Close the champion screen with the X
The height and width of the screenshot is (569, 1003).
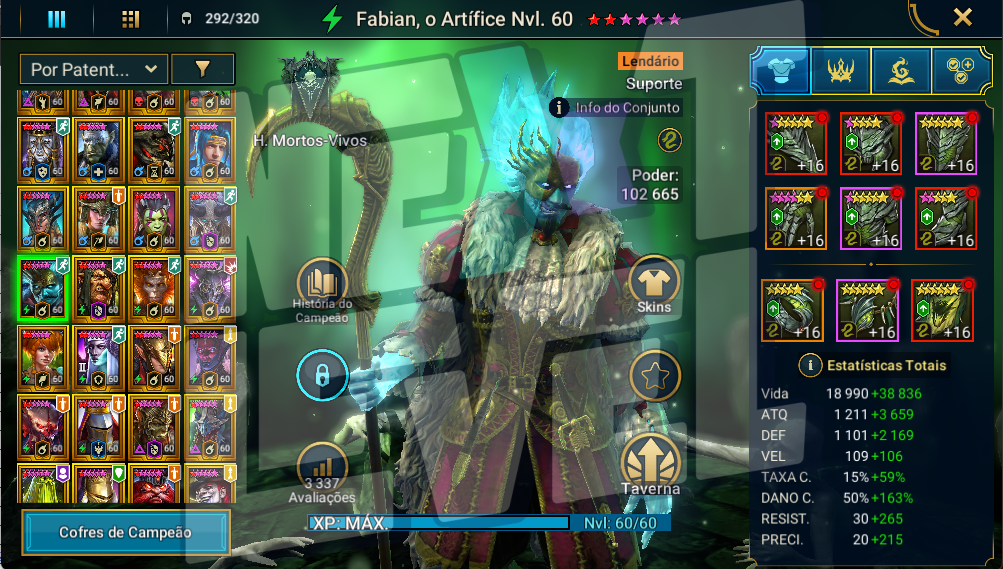pyautogui.click(x=962, y=17)
